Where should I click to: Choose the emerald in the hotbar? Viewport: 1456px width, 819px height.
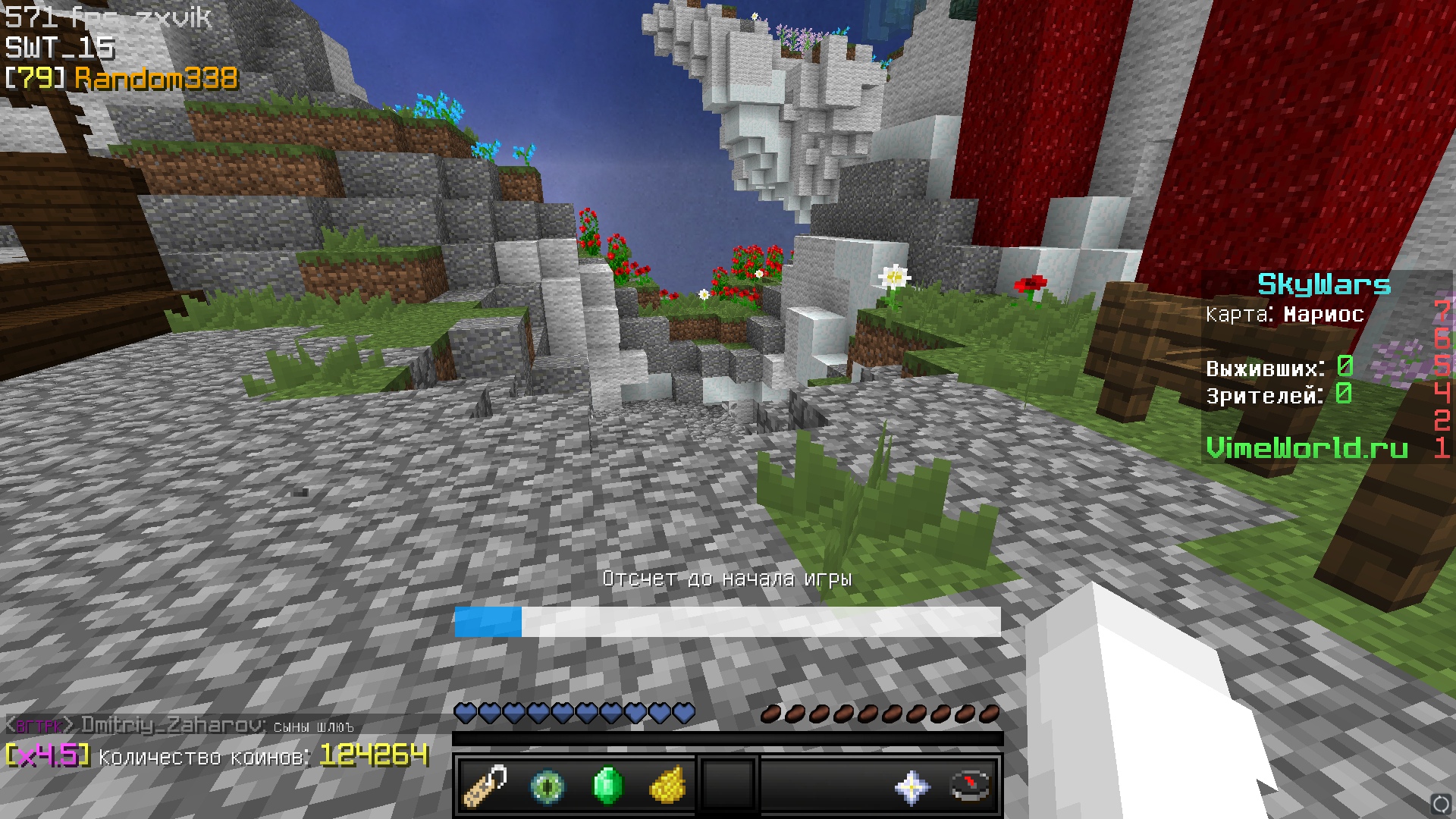[607, 786]
